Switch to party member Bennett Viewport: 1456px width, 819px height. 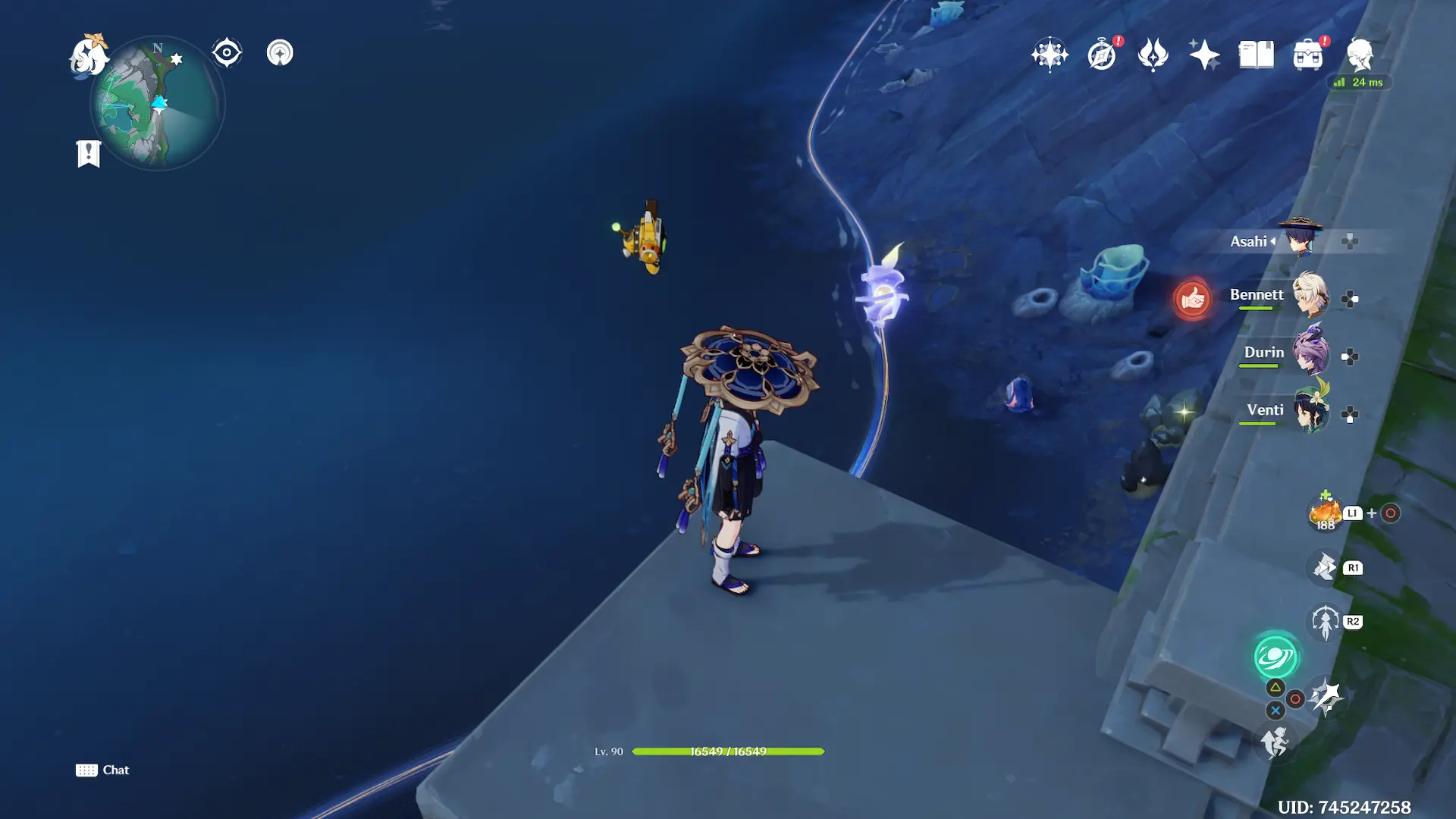click(1310, 296)
